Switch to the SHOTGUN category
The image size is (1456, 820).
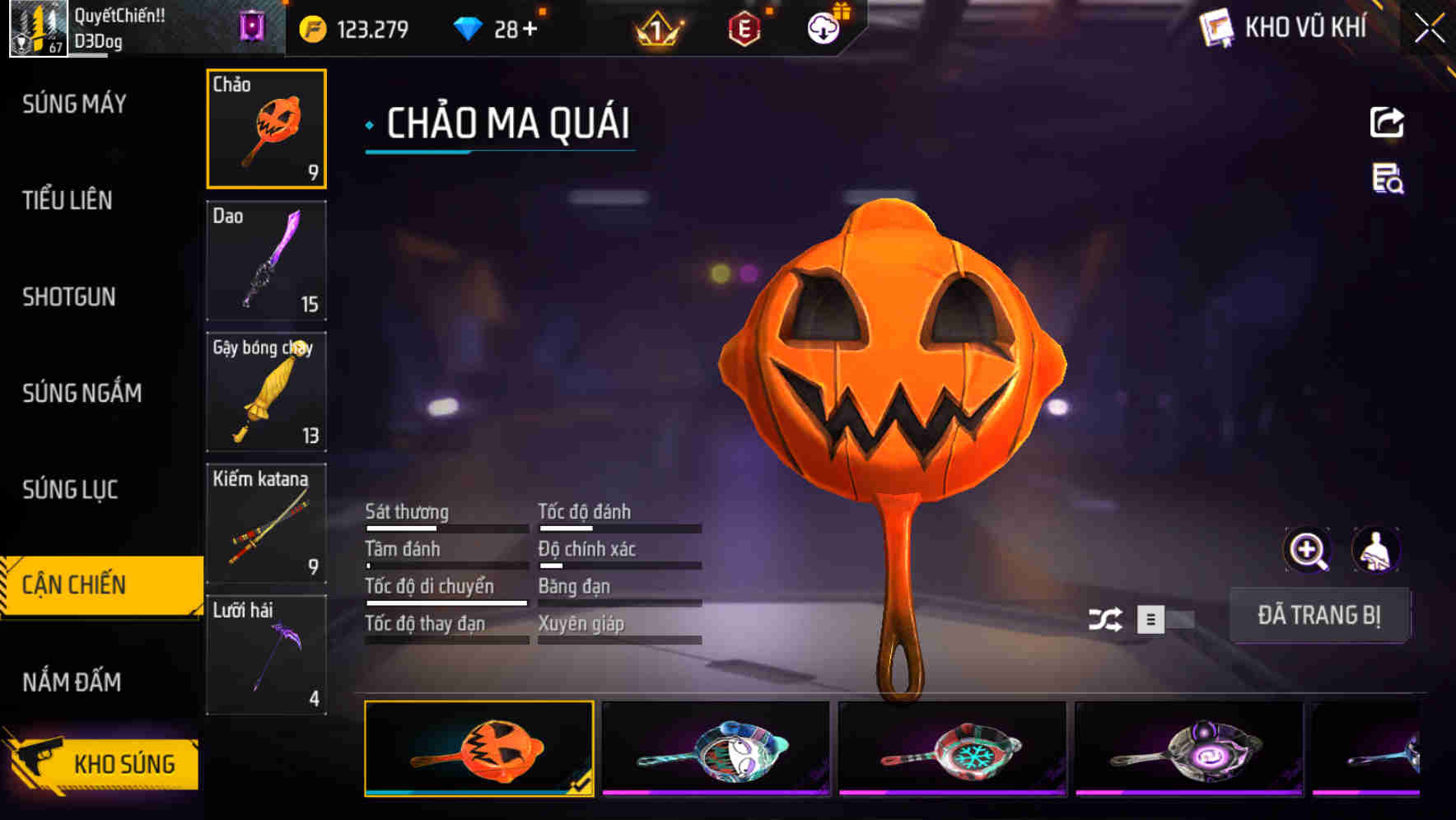(69, 297)
